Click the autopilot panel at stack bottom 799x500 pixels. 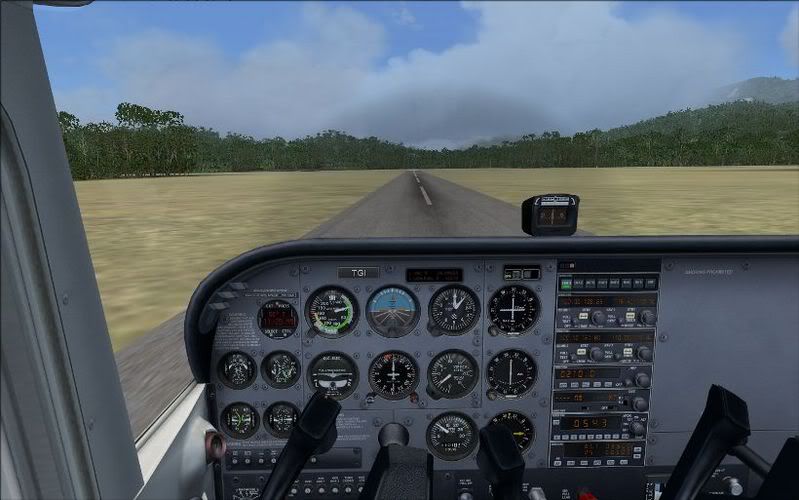click(599, 452)
